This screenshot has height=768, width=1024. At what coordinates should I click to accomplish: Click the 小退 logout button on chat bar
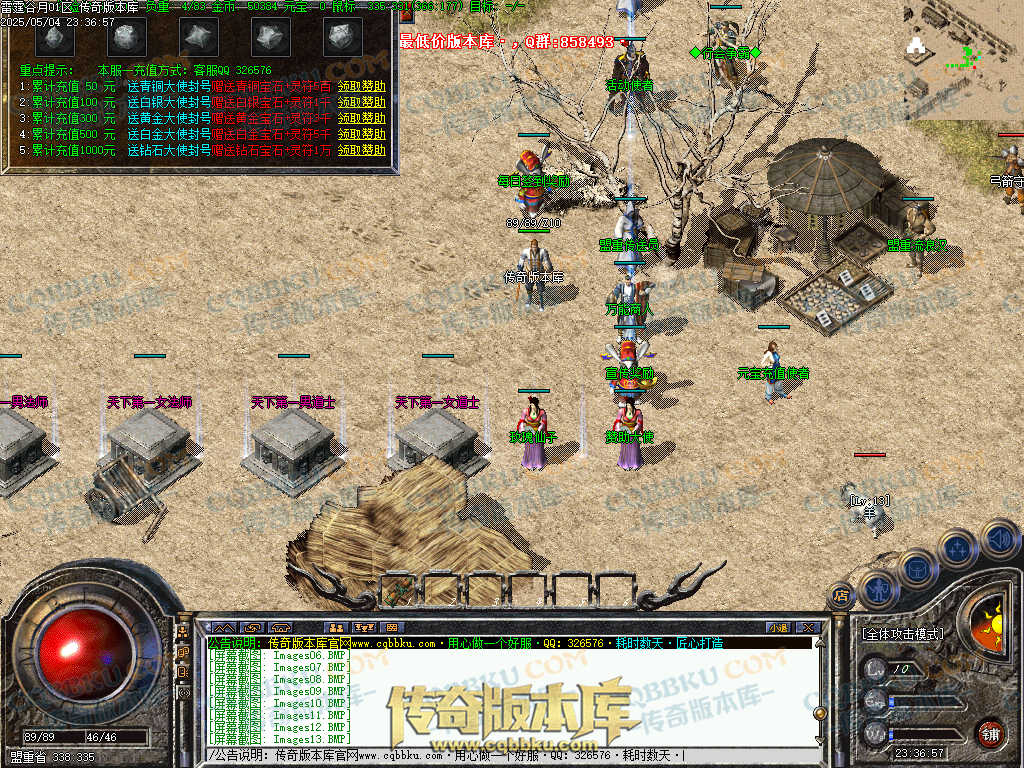(779, 628)
